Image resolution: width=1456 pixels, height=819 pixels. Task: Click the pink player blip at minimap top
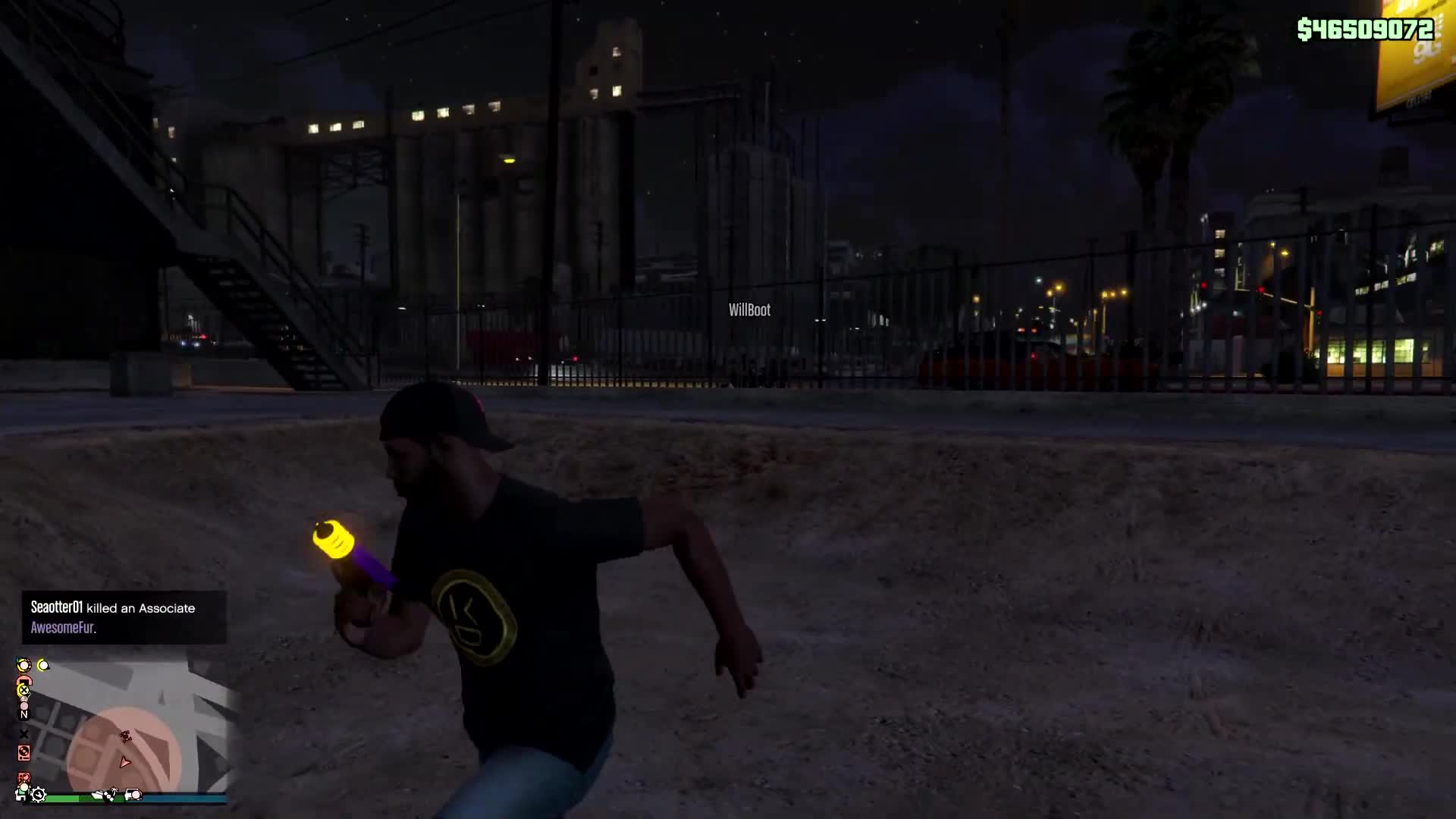pyautogui.click(x=24, y=705)
